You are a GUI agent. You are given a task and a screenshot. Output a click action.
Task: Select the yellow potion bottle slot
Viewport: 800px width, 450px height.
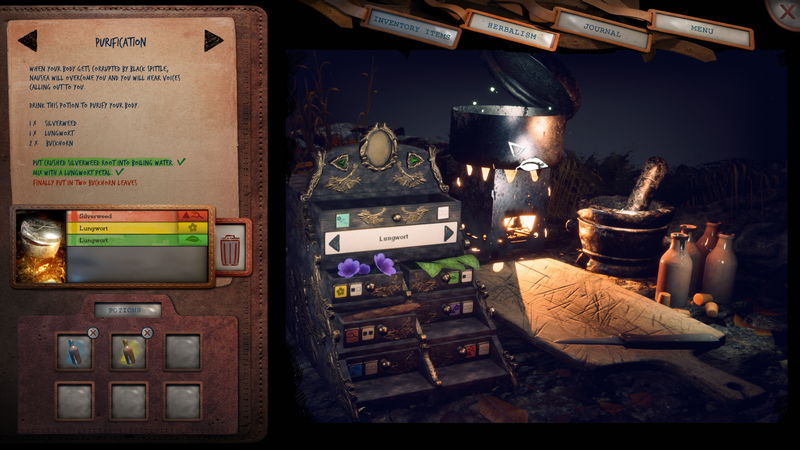point(128,351)
